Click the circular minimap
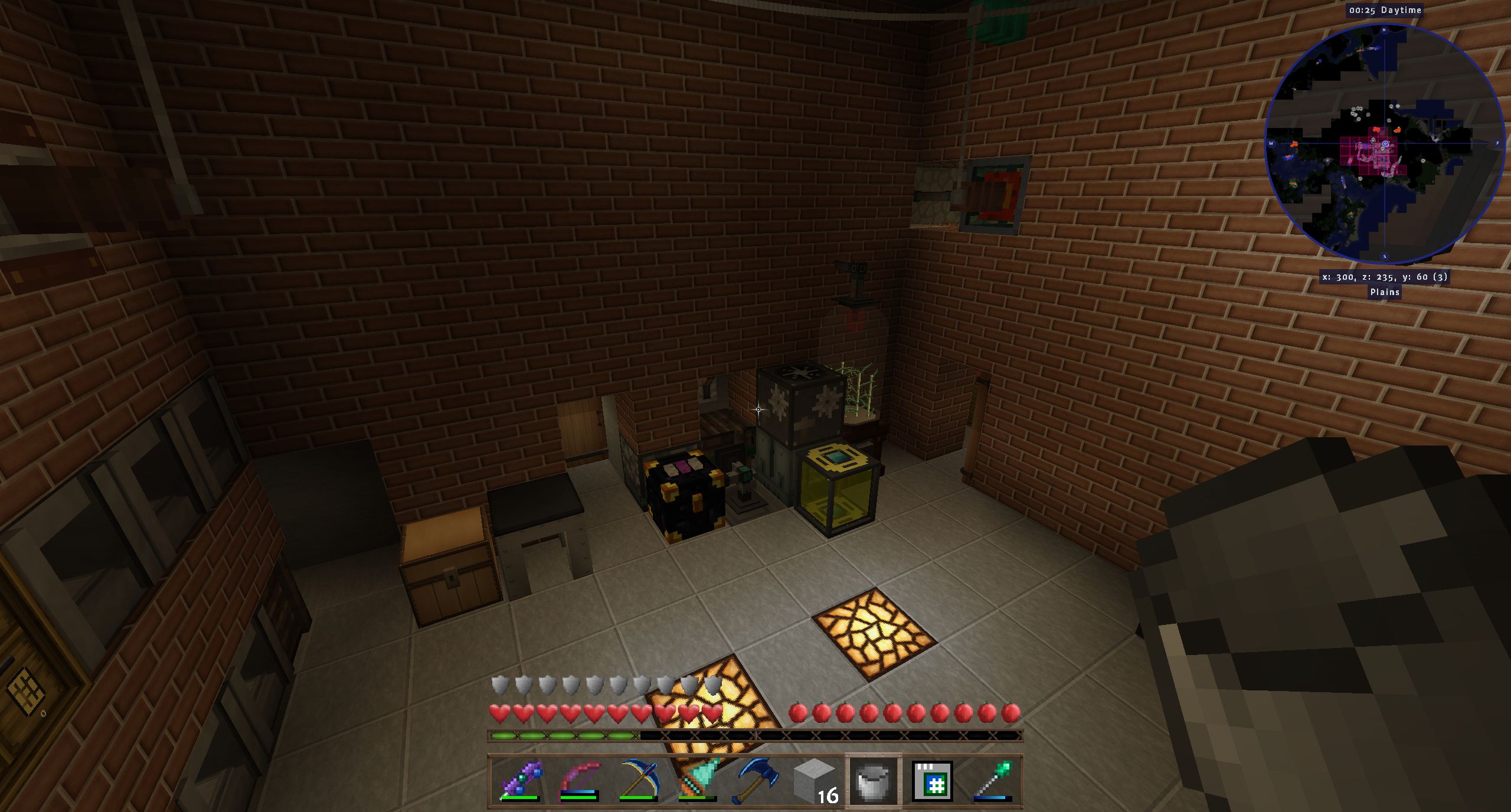Viewport: 1511px width, 812px height. pyautogui.click(x=1384, y=143)
